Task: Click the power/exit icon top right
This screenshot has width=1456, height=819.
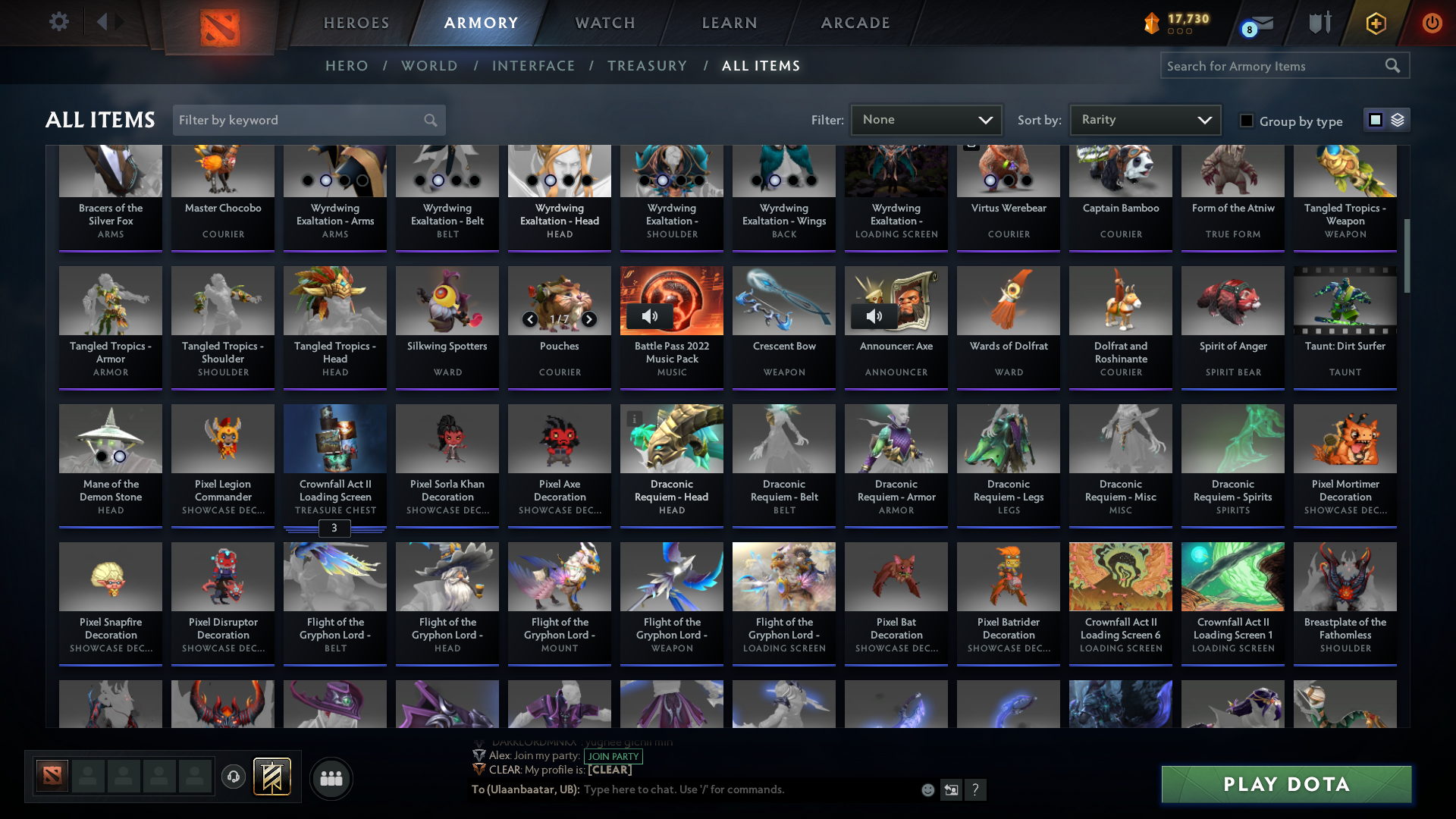Action: 1432,23
